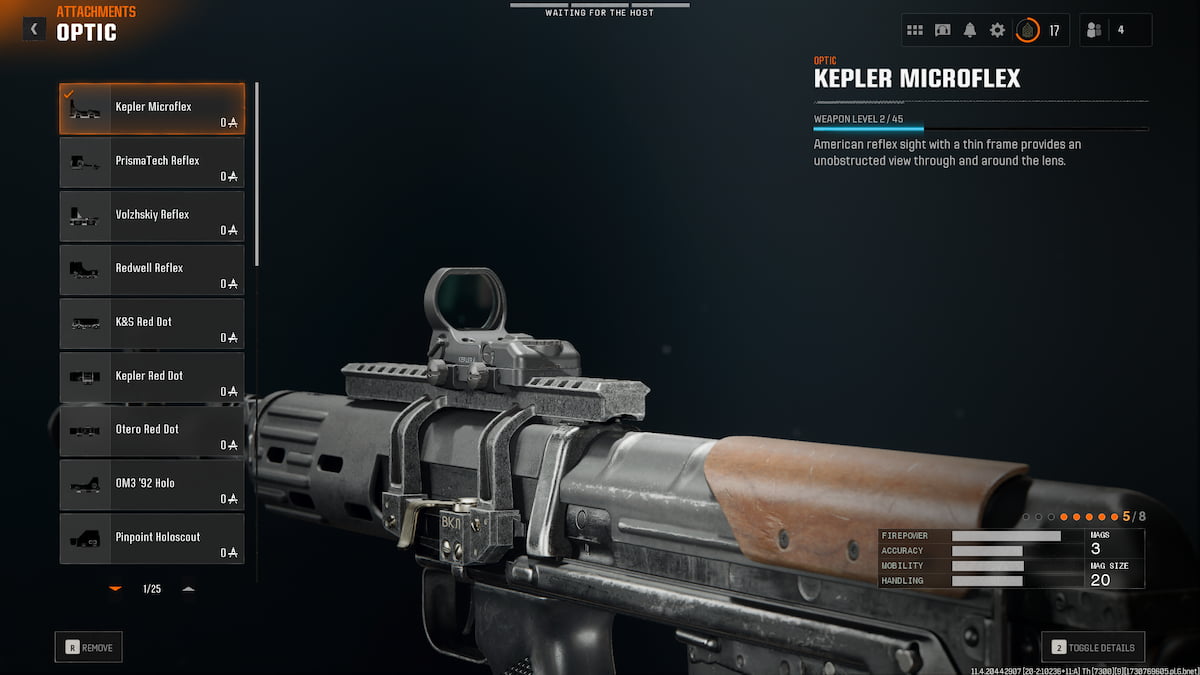Pick the Redwell Reflex attachment

coord(152,271)
